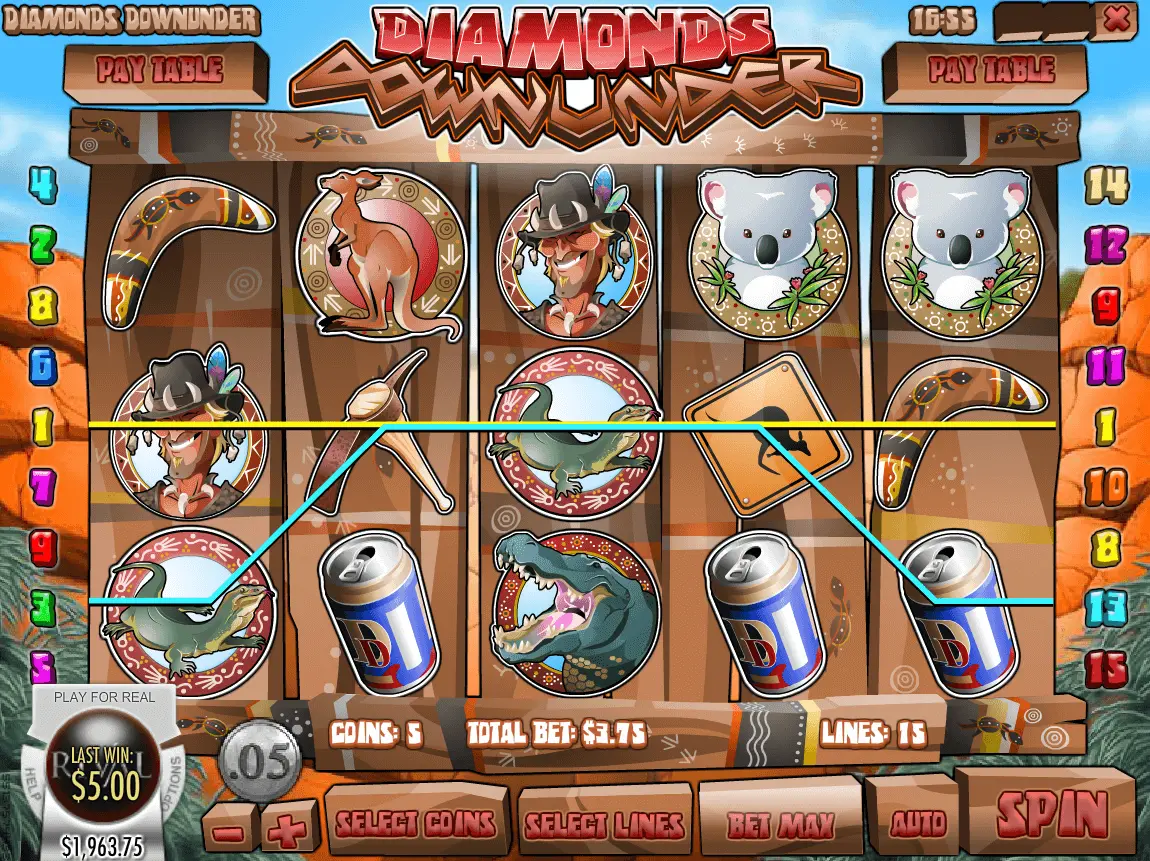
Task: Click the payline 11 indicator
Action: 1106,364
